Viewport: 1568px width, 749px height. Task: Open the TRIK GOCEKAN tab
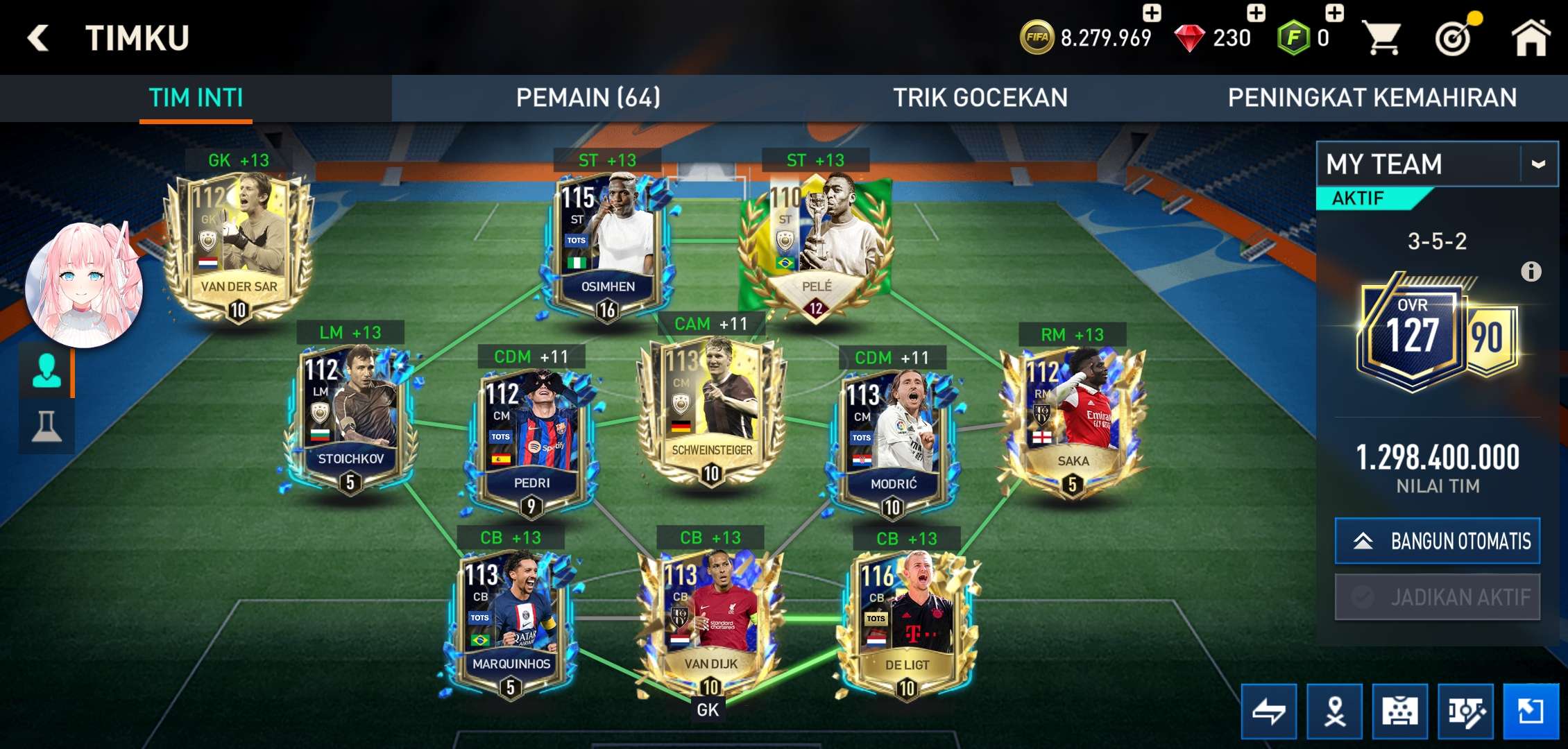(980, 98)
